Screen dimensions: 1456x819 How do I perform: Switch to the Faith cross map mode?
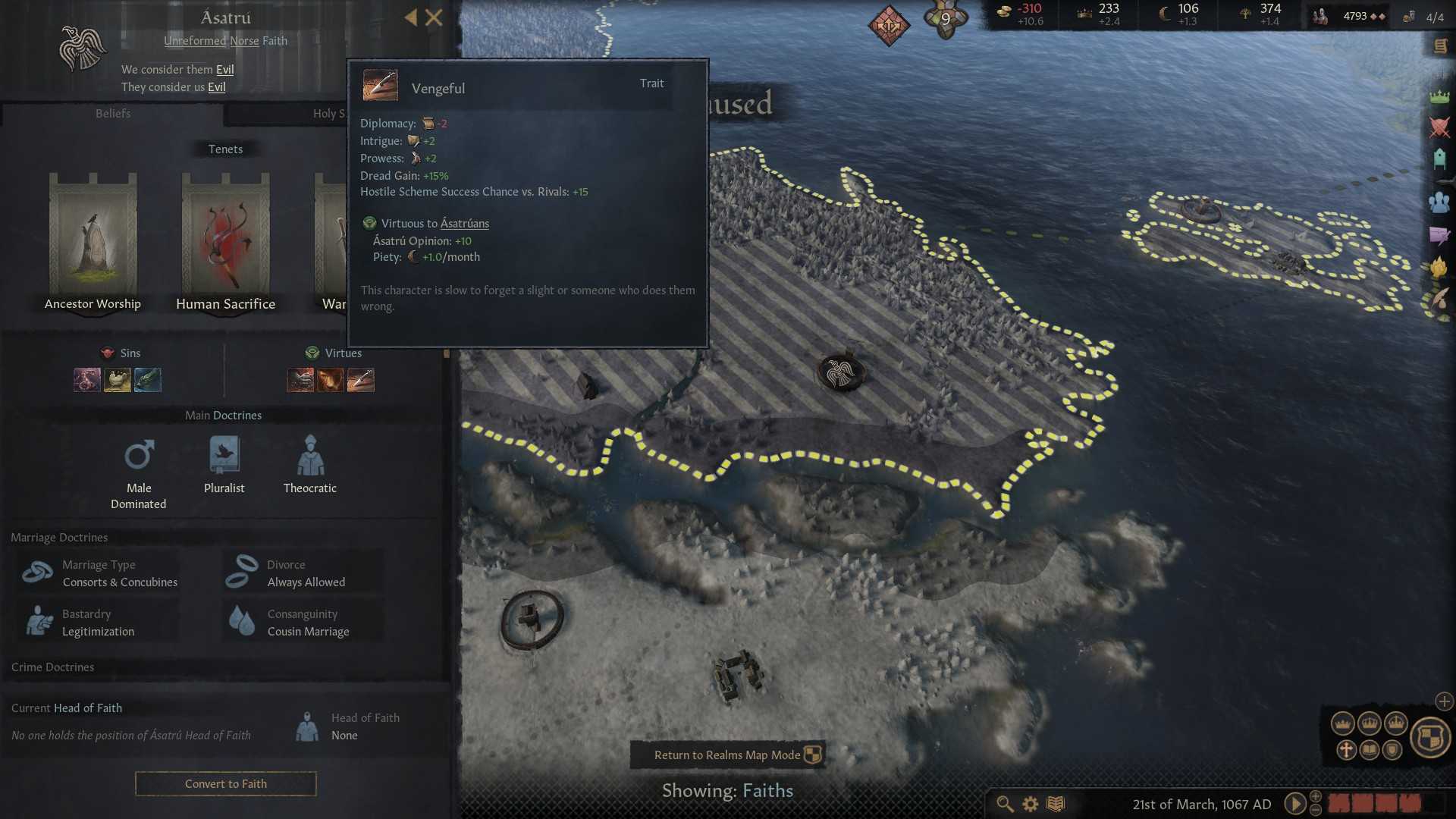pyautogui.click(x=1346, y=750)
